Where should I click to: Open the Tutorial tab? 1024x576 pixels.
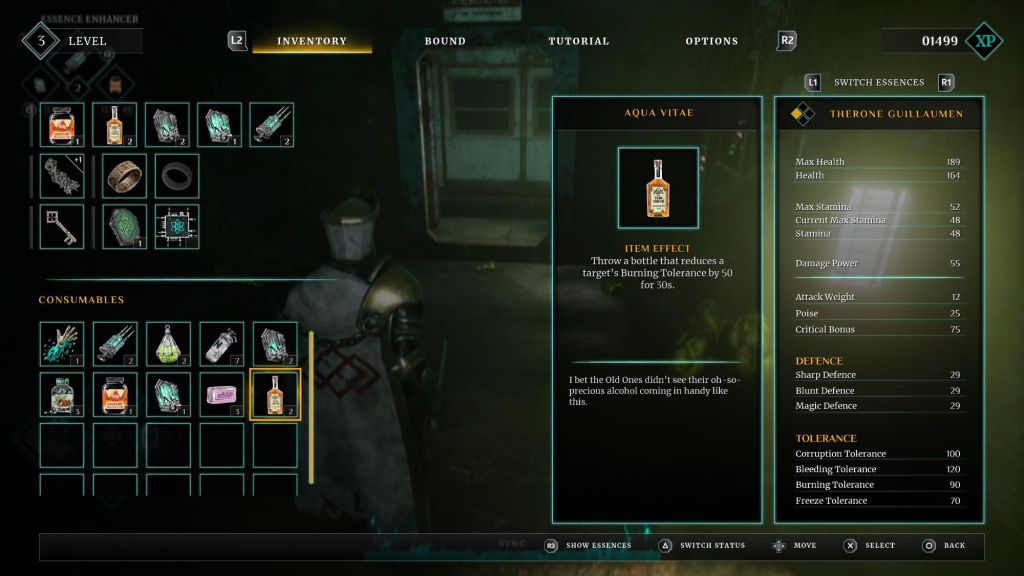[x=578, y=41]
